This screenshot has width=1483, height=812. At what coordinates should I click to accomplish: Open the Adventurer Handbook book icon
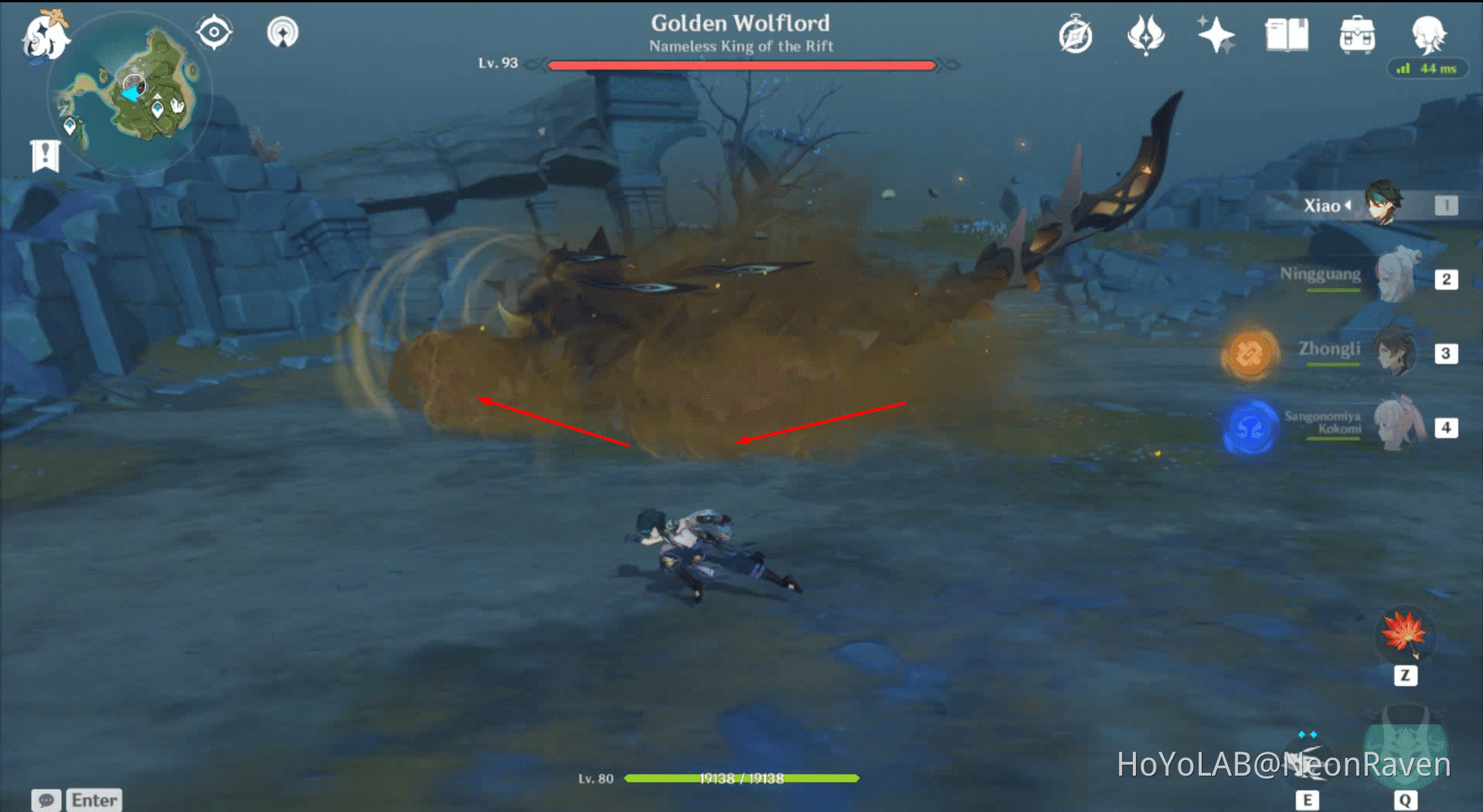click(x=1286, y=32)
